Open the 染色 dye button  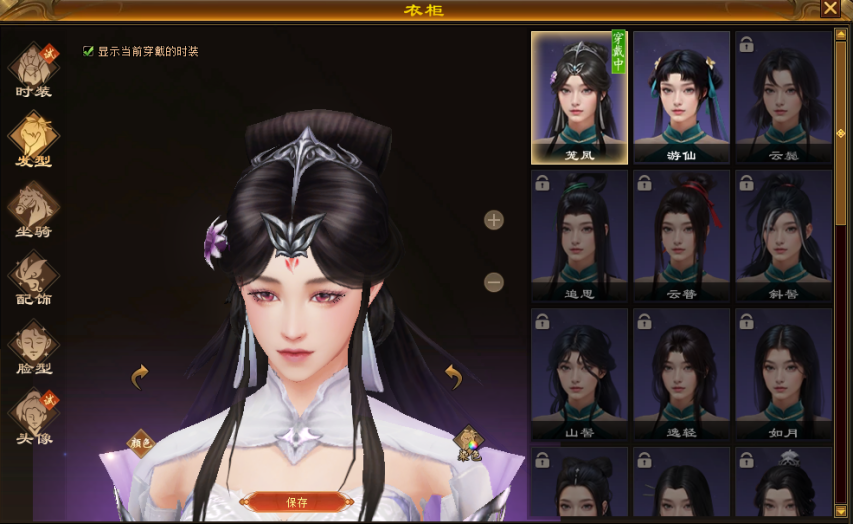point(468,441)
